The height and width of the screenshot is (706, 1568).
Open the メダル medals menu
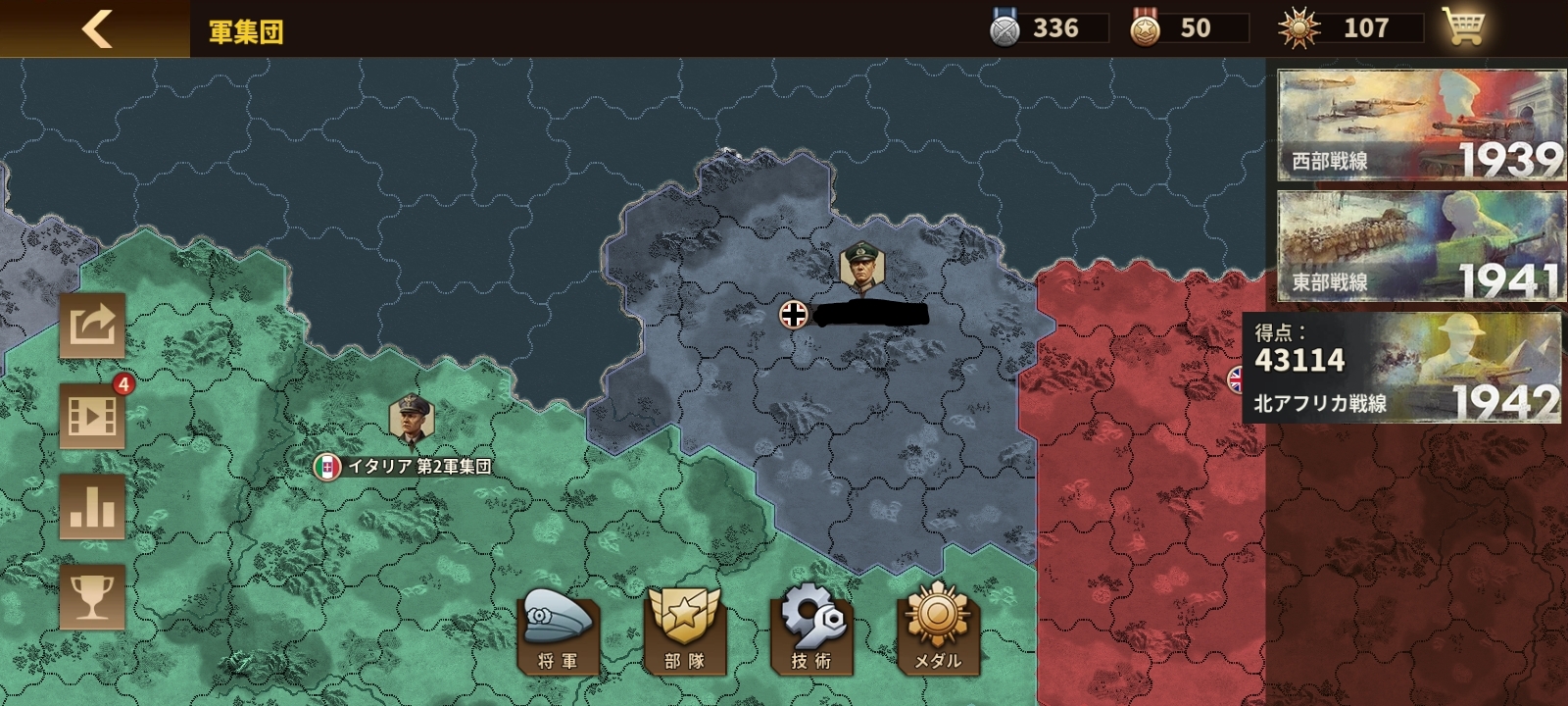[x=937, y=631]
